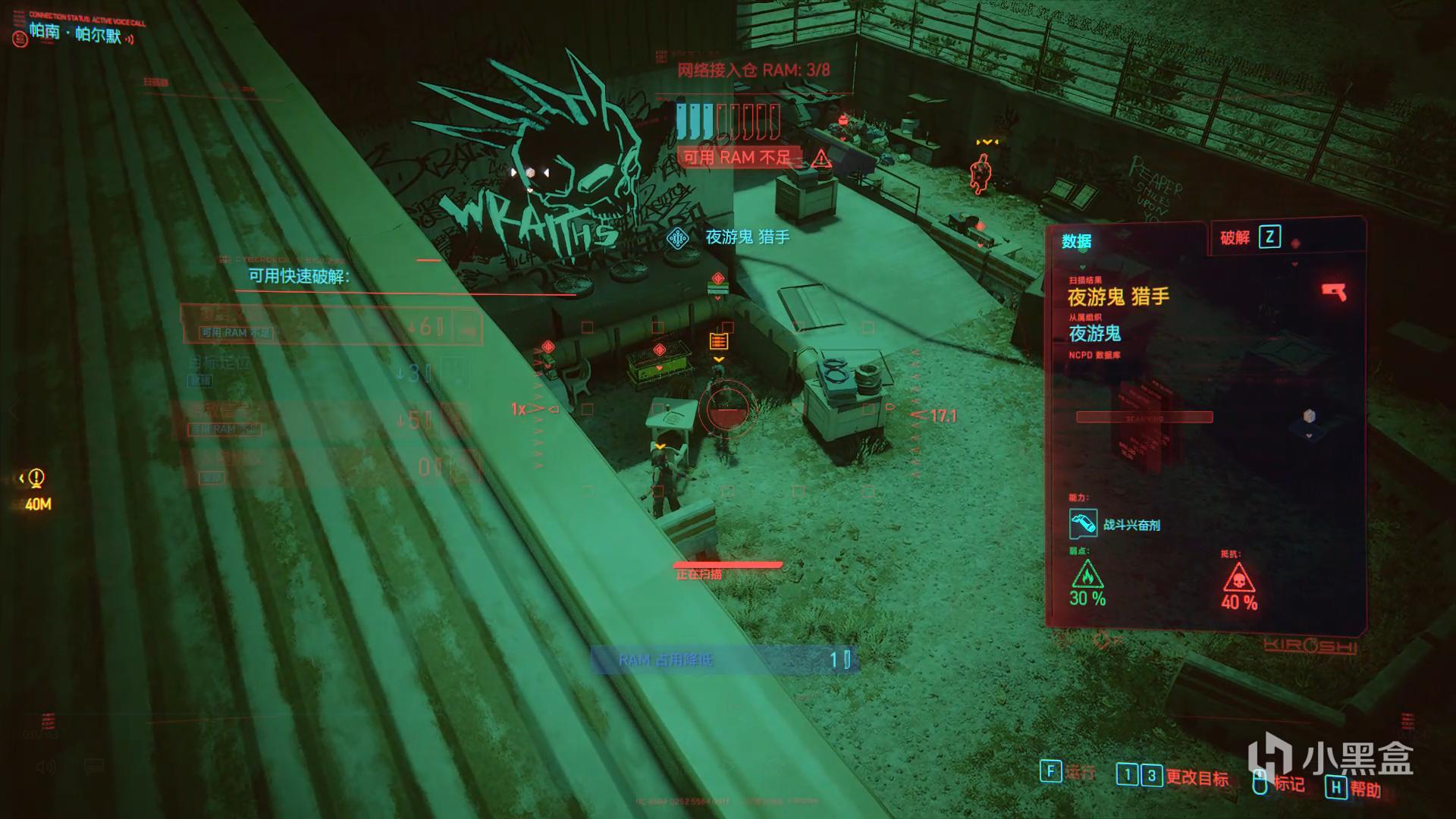Switch to the 数据 tab
This screenshot has width=1456, height=819.
coord(1076,241)
